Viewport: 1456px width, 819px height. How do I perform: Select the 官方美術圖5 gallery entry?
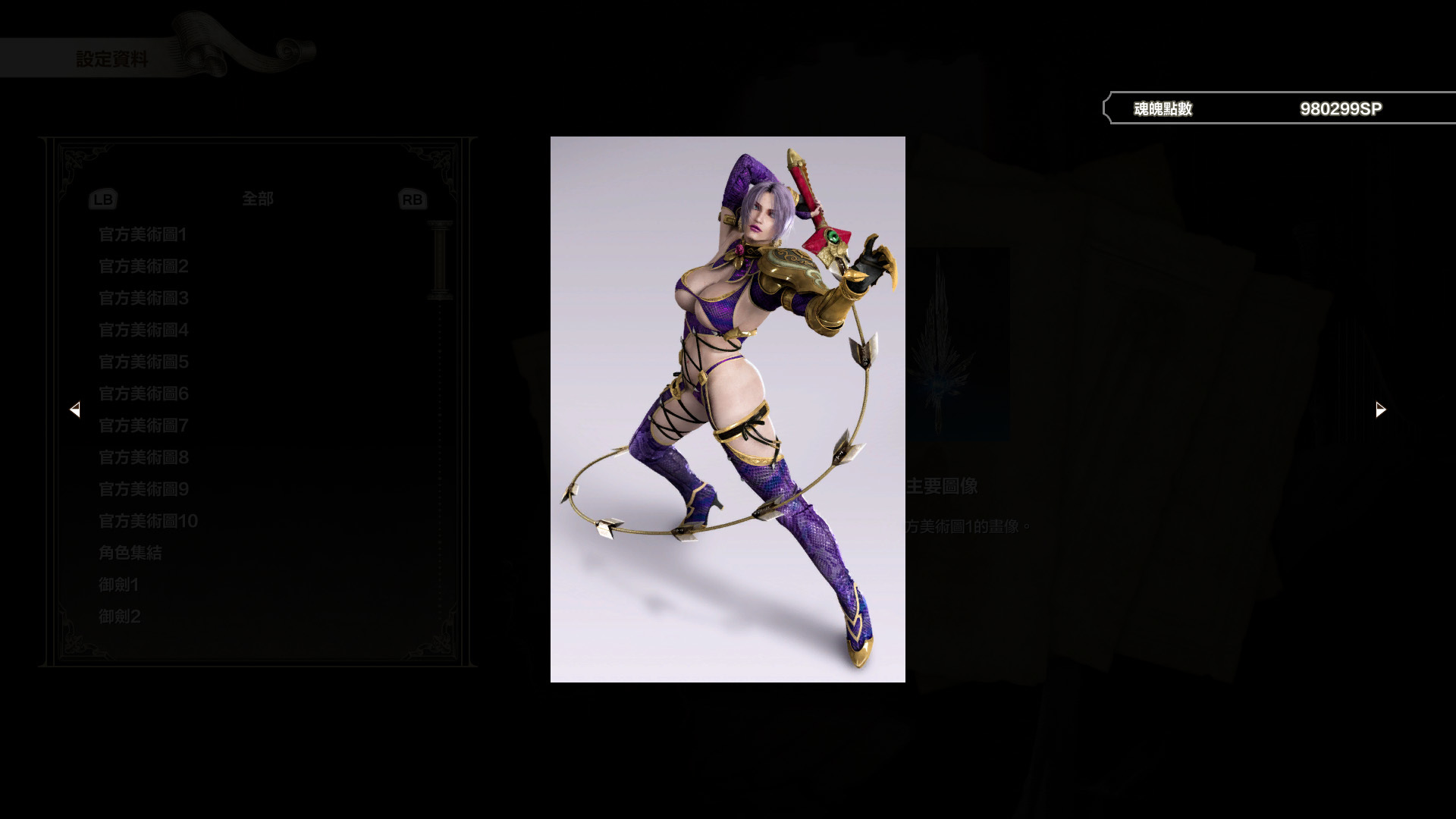(x=143, y=362)
